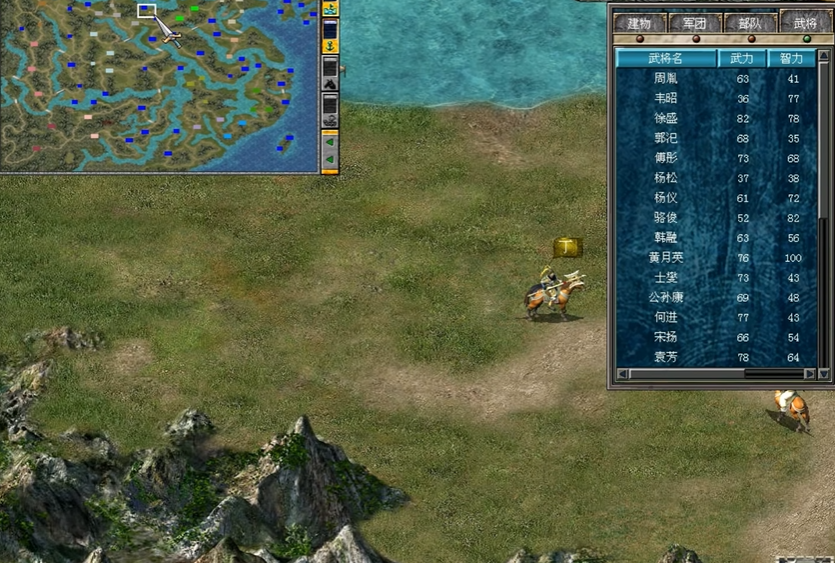The image size is (835, 563).
Task: Select general 杨仪 in the list
Action: point(665,198)
